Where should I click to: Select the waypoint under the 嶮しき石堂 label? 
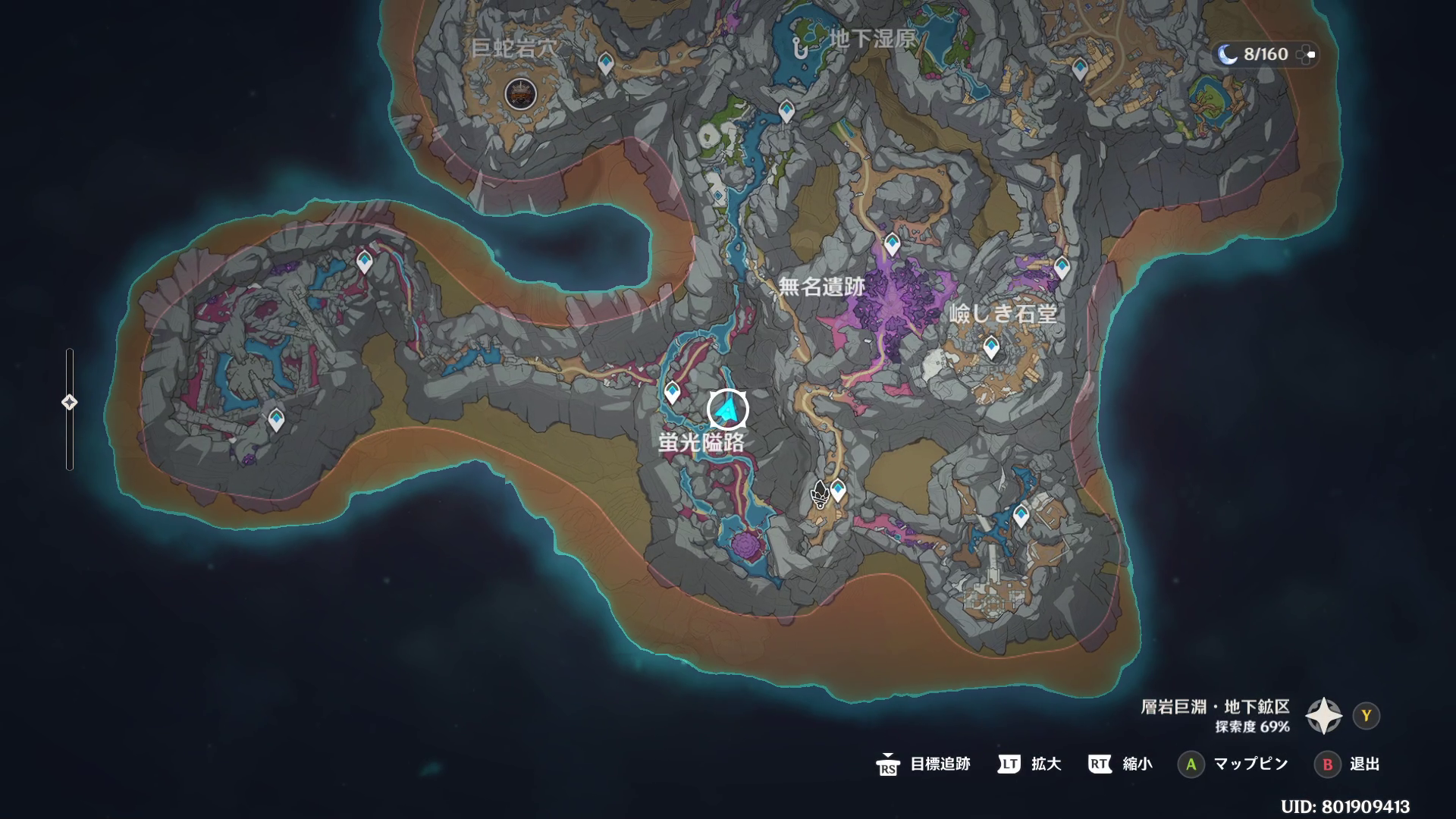click(x=990, y=347)
